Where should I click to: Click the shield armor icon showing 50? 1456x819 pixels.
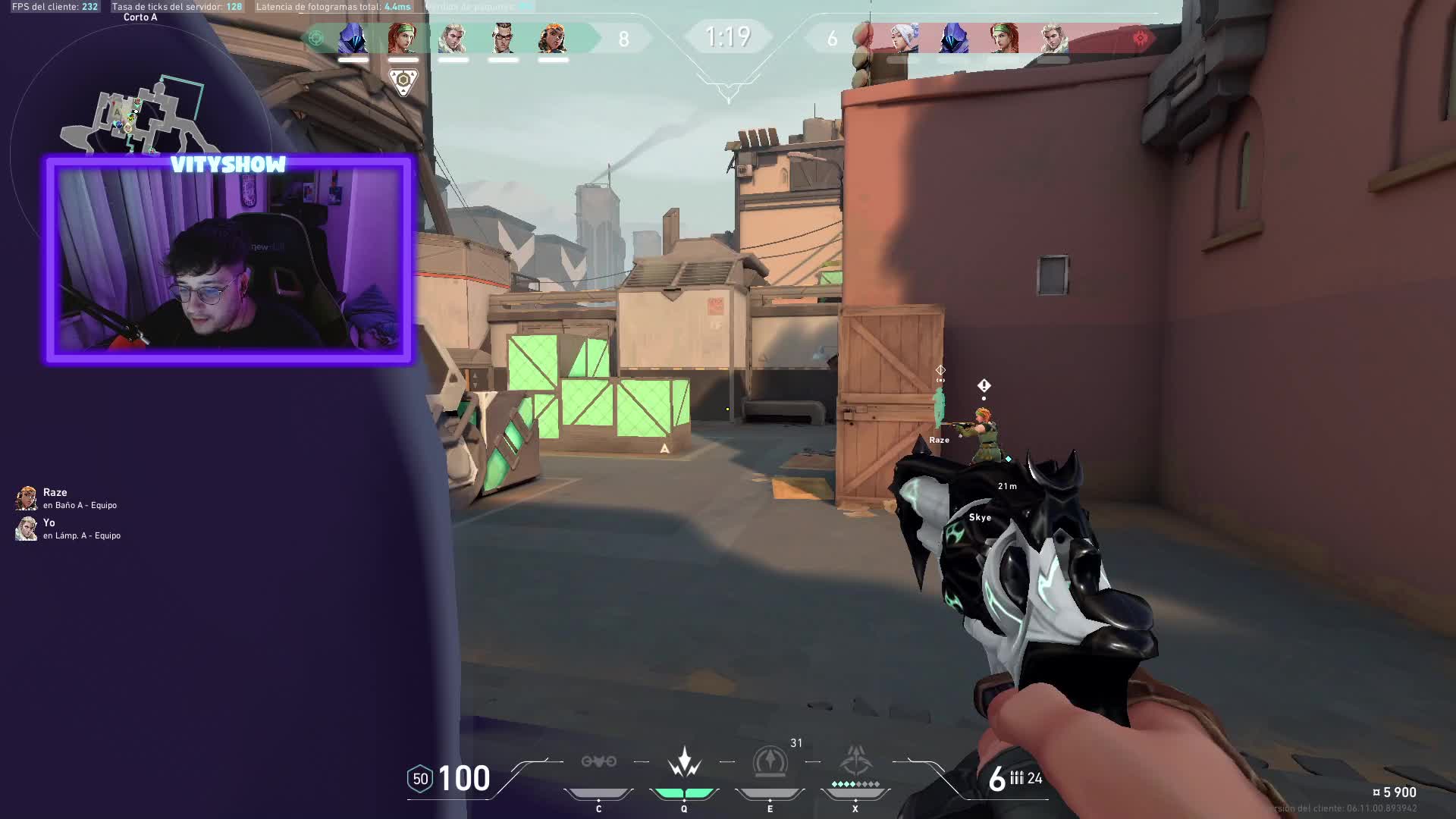[x=420, y=779]
